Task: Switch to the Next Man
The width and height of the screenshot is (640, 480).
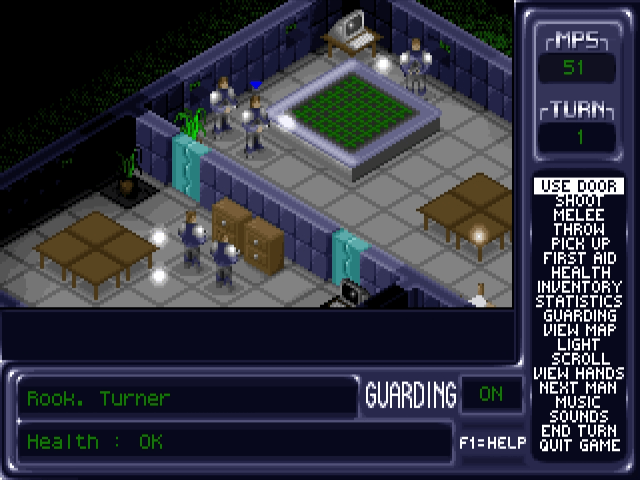Action: tap(579, 387)
